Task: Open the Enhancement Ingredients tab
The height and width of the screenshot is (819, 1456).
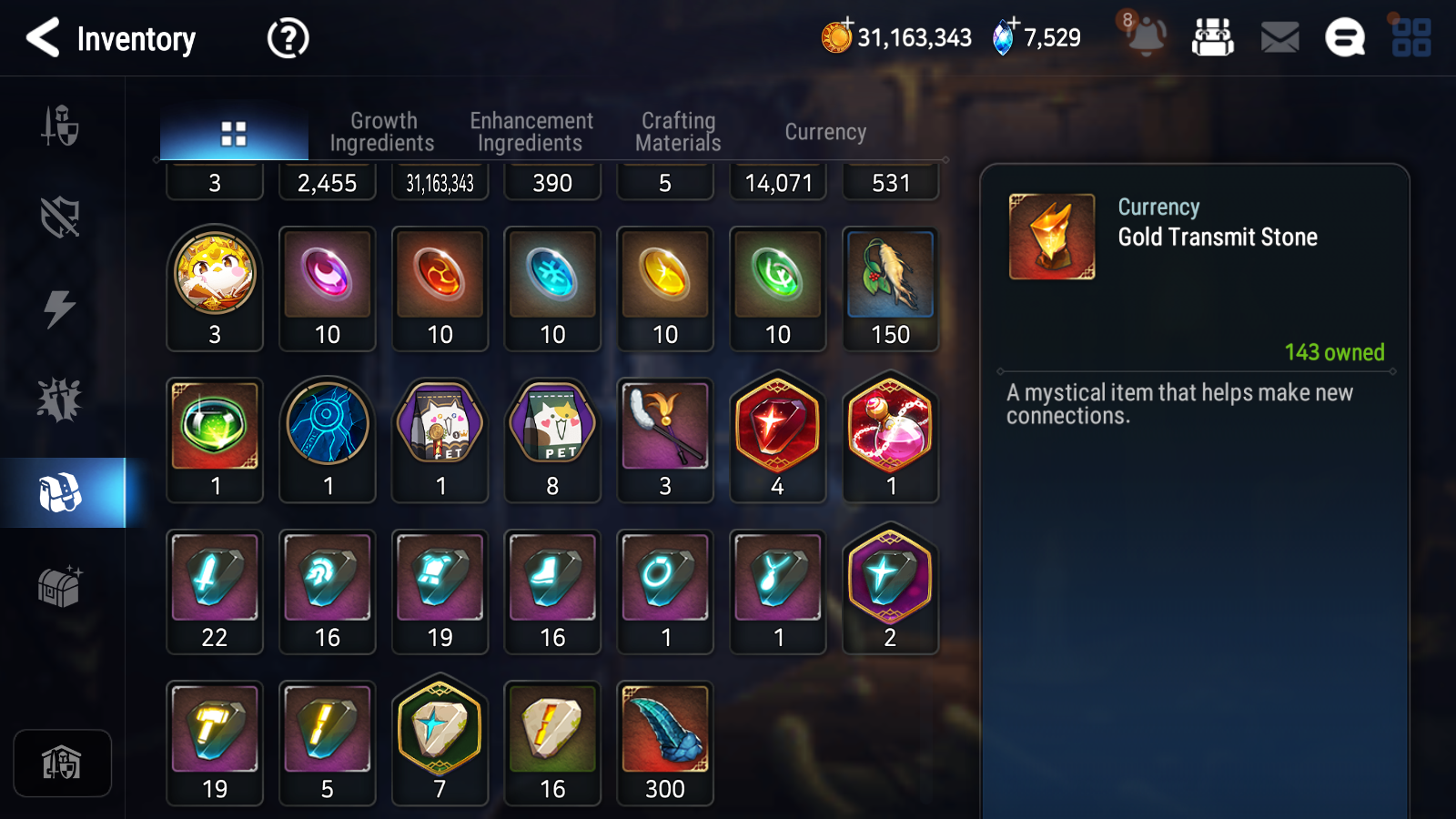Action: (531, 130)
